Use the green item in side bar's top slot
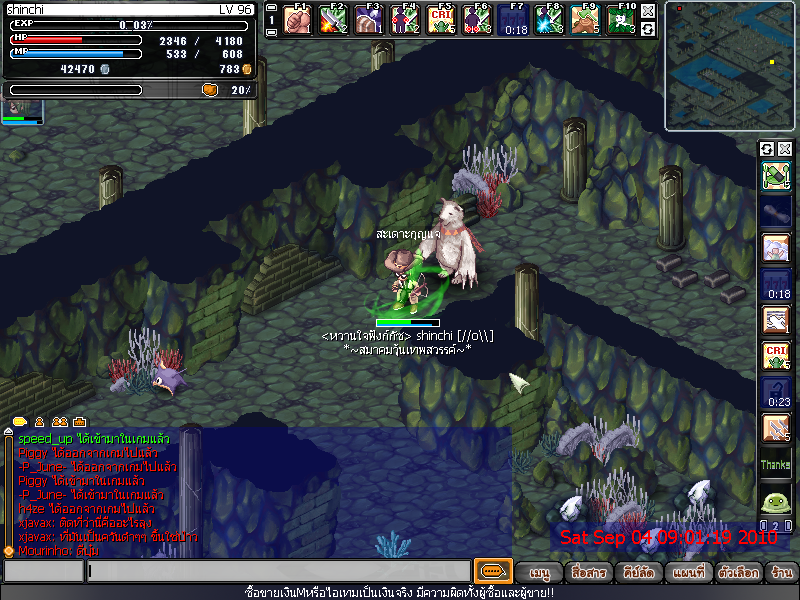This screenshot has width=800, height=600. click(776, 176)
